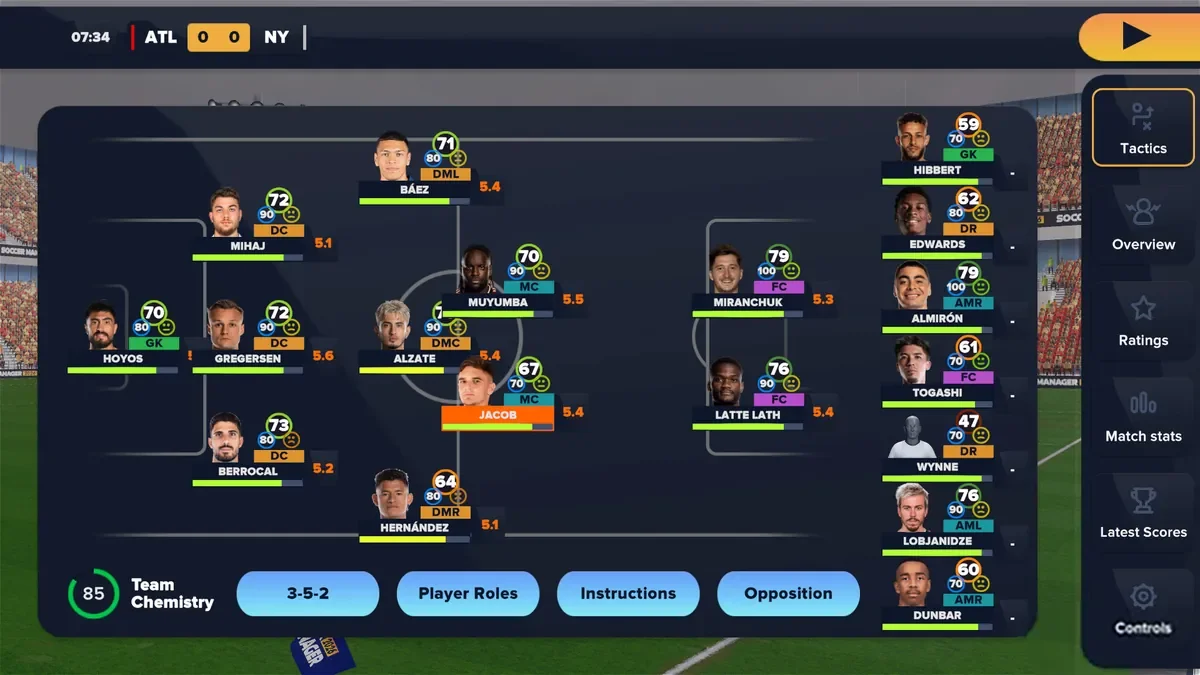Open the Tactics tab
1200x675 pixels.
(x=1143, y=127)
